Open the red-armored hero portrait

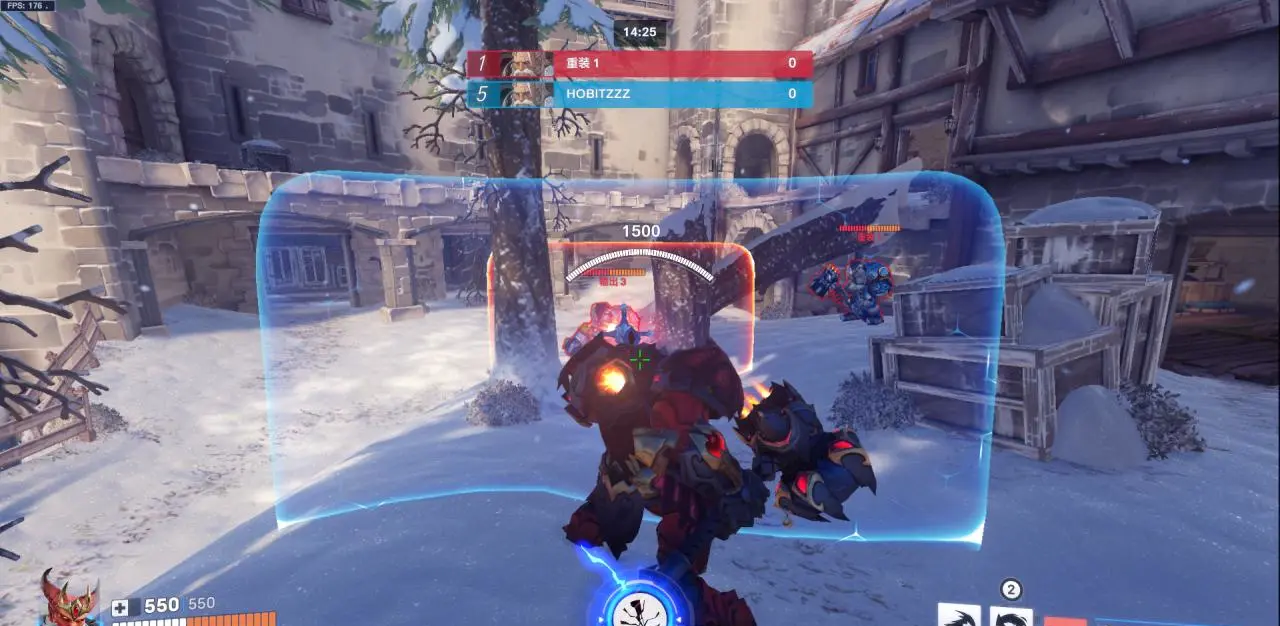coord(70,600)
